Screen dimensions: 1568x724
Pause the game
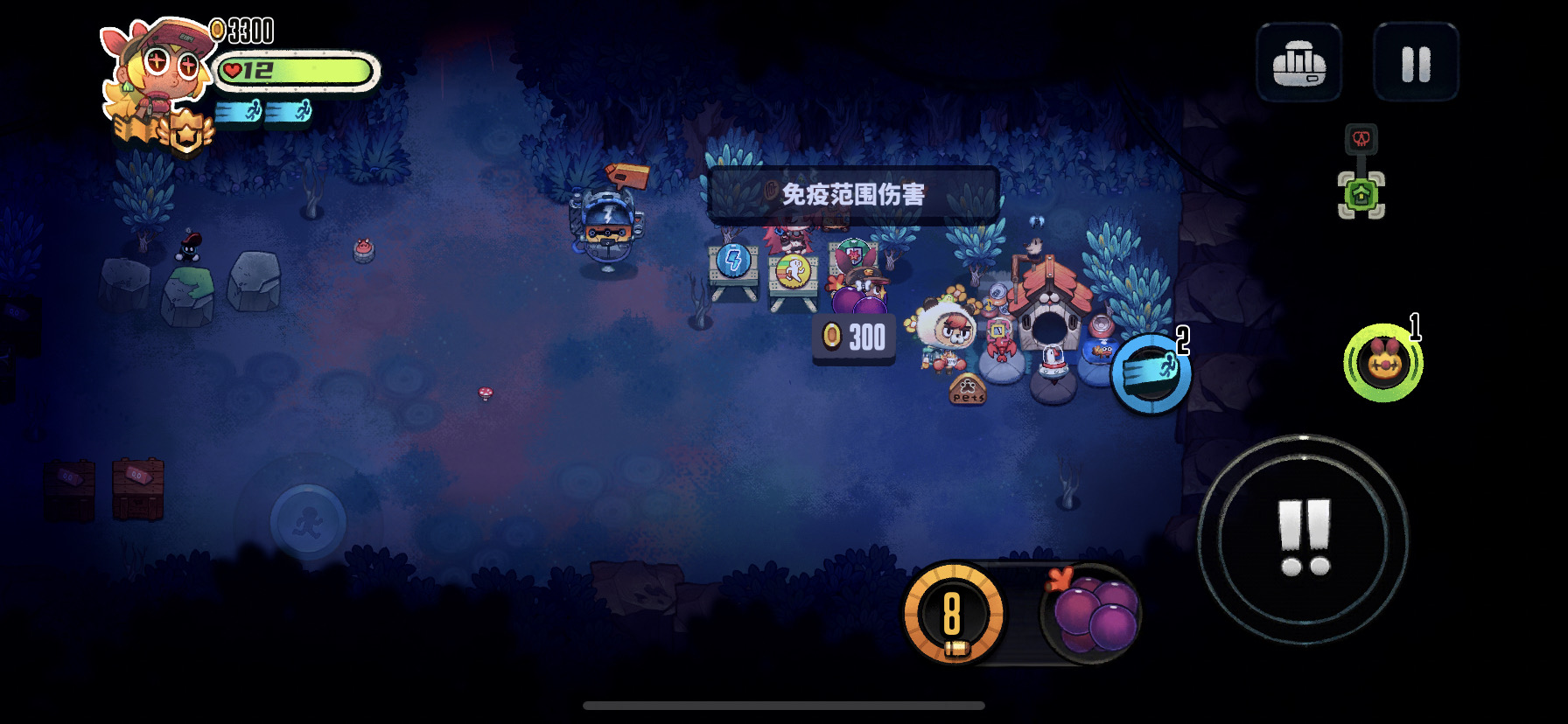point(1416,63)
